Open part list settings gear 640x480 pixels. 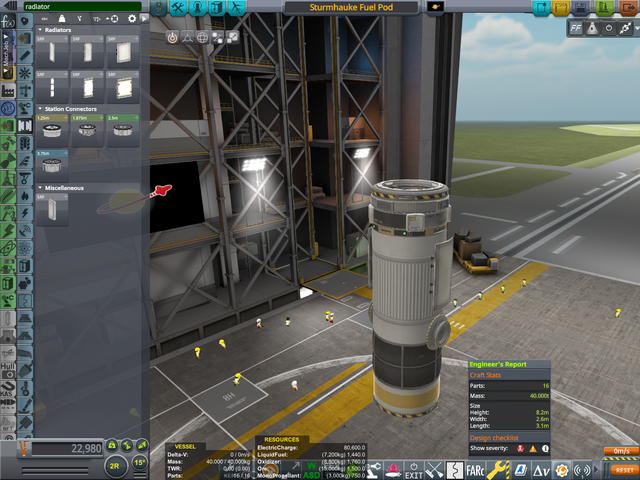point(131,18)
